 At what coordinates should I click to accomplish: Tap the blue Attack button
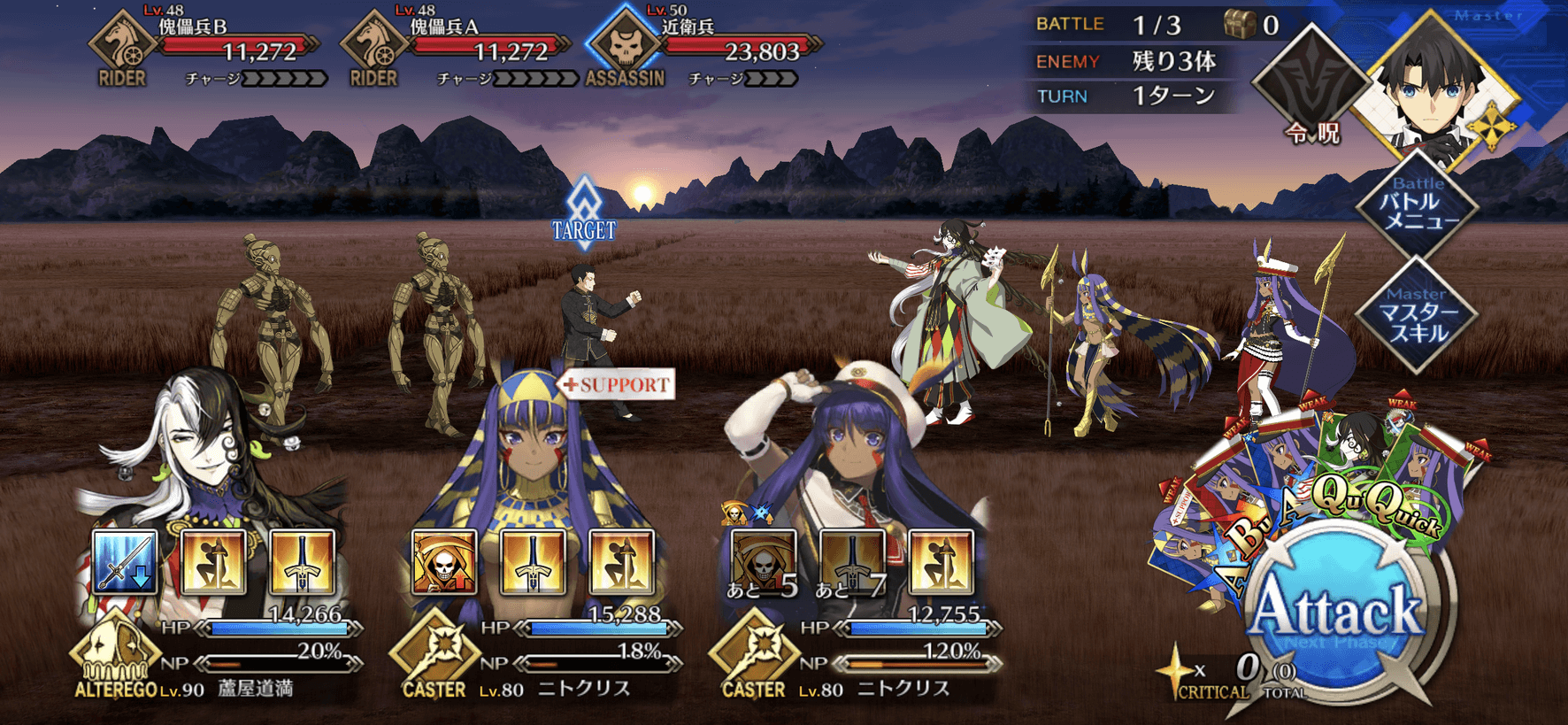tap(1338, 613)
